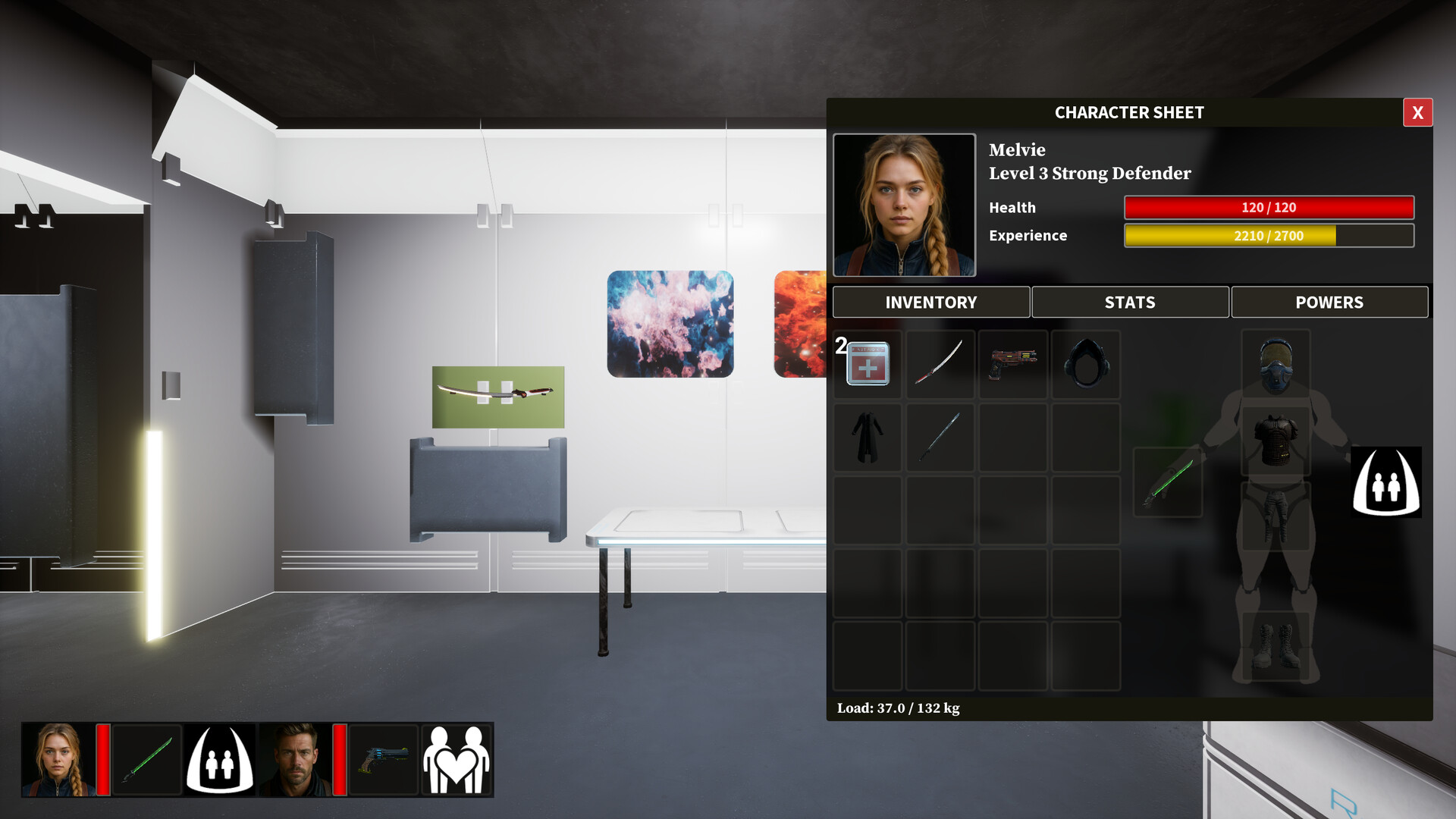Select Melvie's portrait in the party bar

[x=58, y=760]
